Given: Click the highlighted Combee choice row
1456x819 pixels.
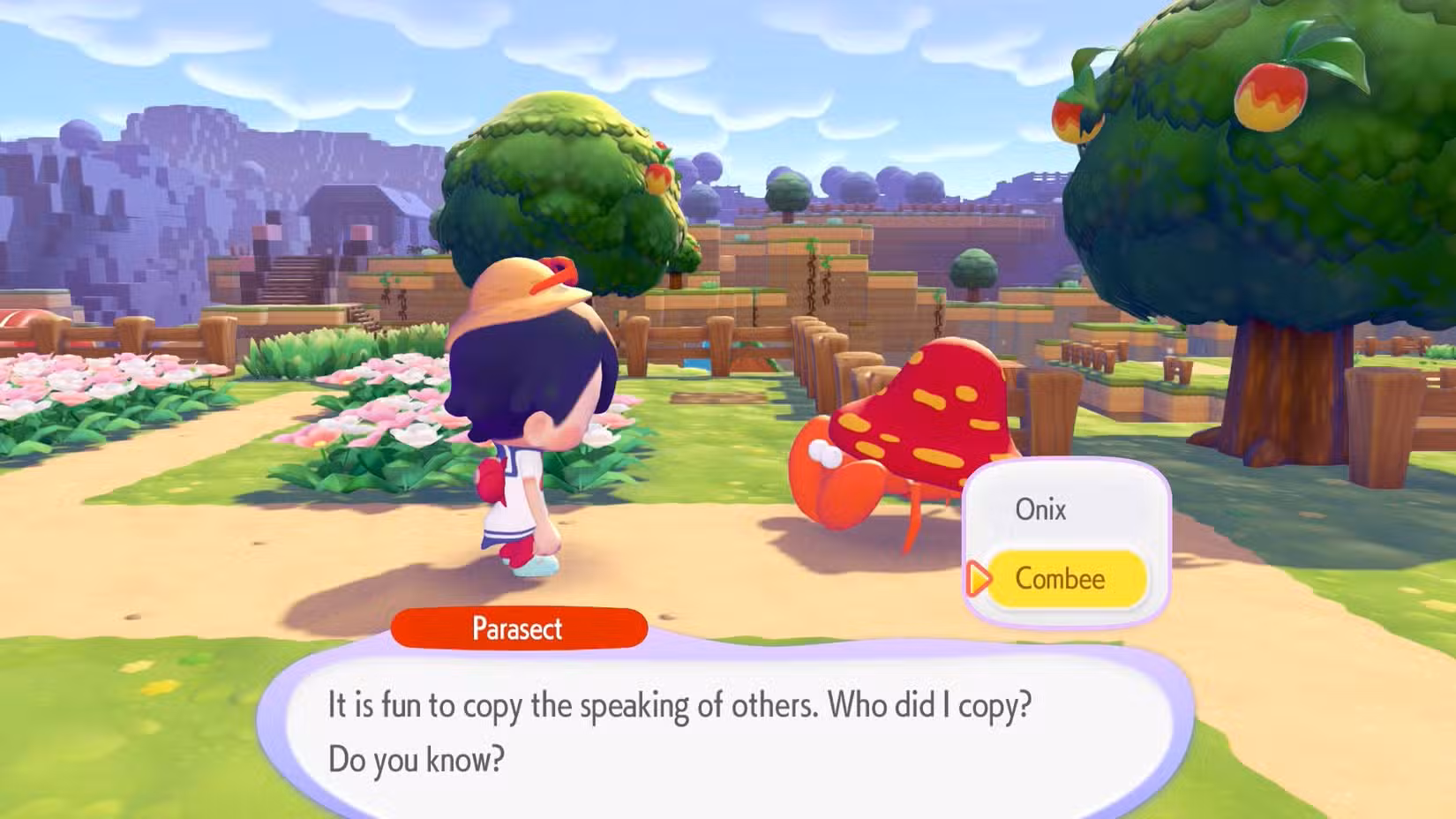Looking at the screenshot, I should pos(1068,579).
